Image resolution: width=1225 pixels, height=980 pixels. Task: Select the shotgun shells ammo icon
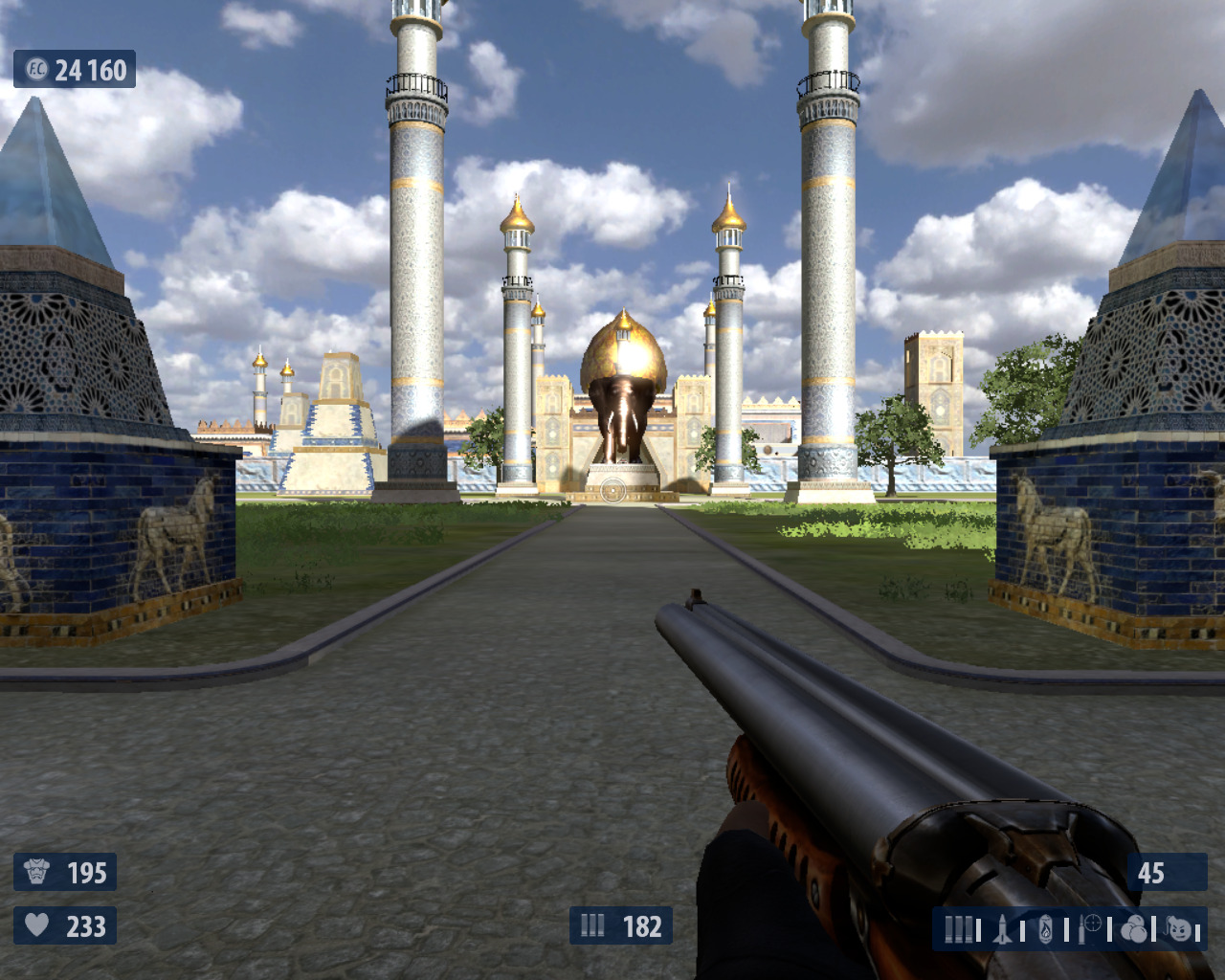coord(958,929)
